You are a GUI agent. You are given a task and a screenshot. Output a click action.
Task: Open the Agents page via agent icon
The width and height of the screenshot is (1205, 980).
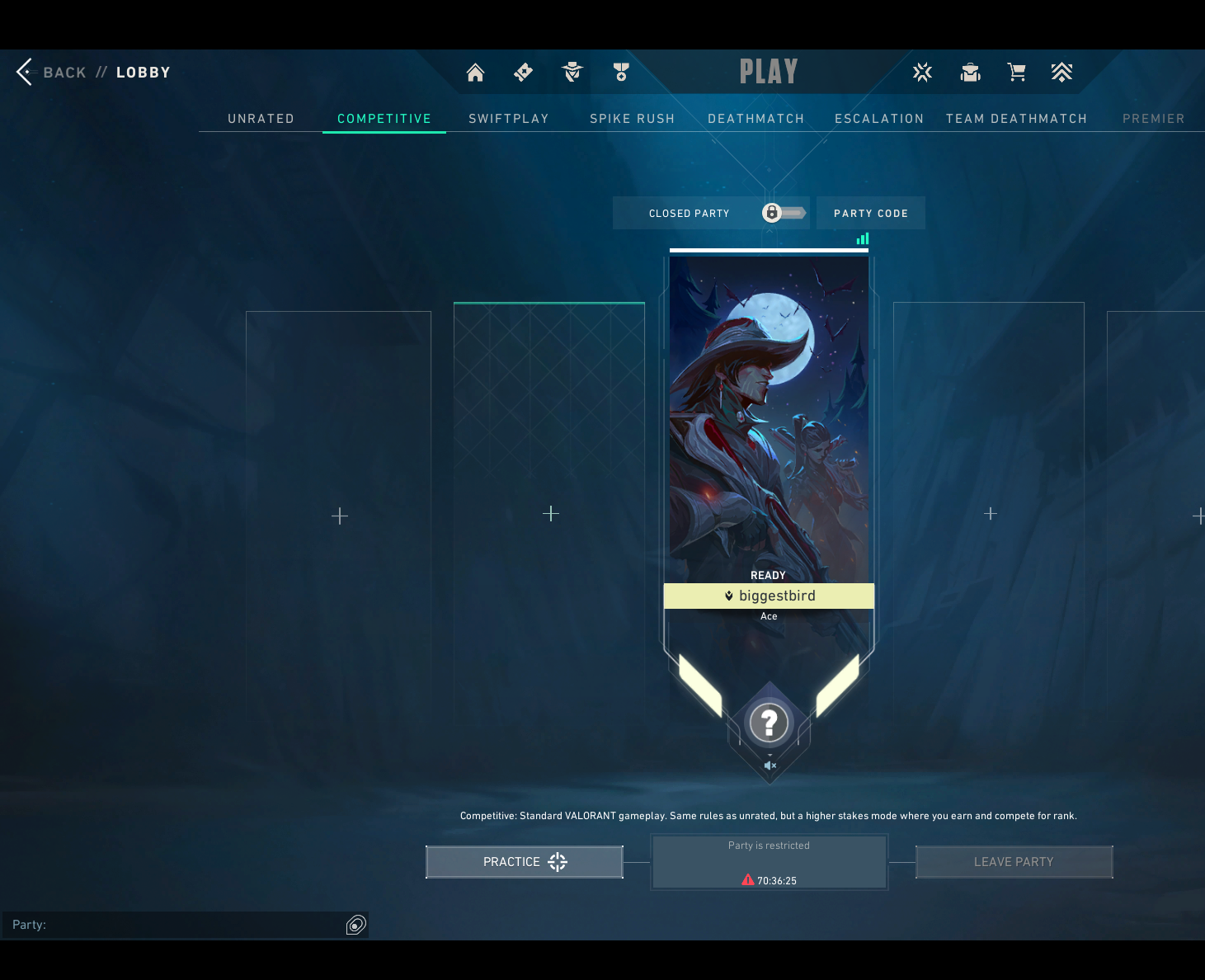572,72
